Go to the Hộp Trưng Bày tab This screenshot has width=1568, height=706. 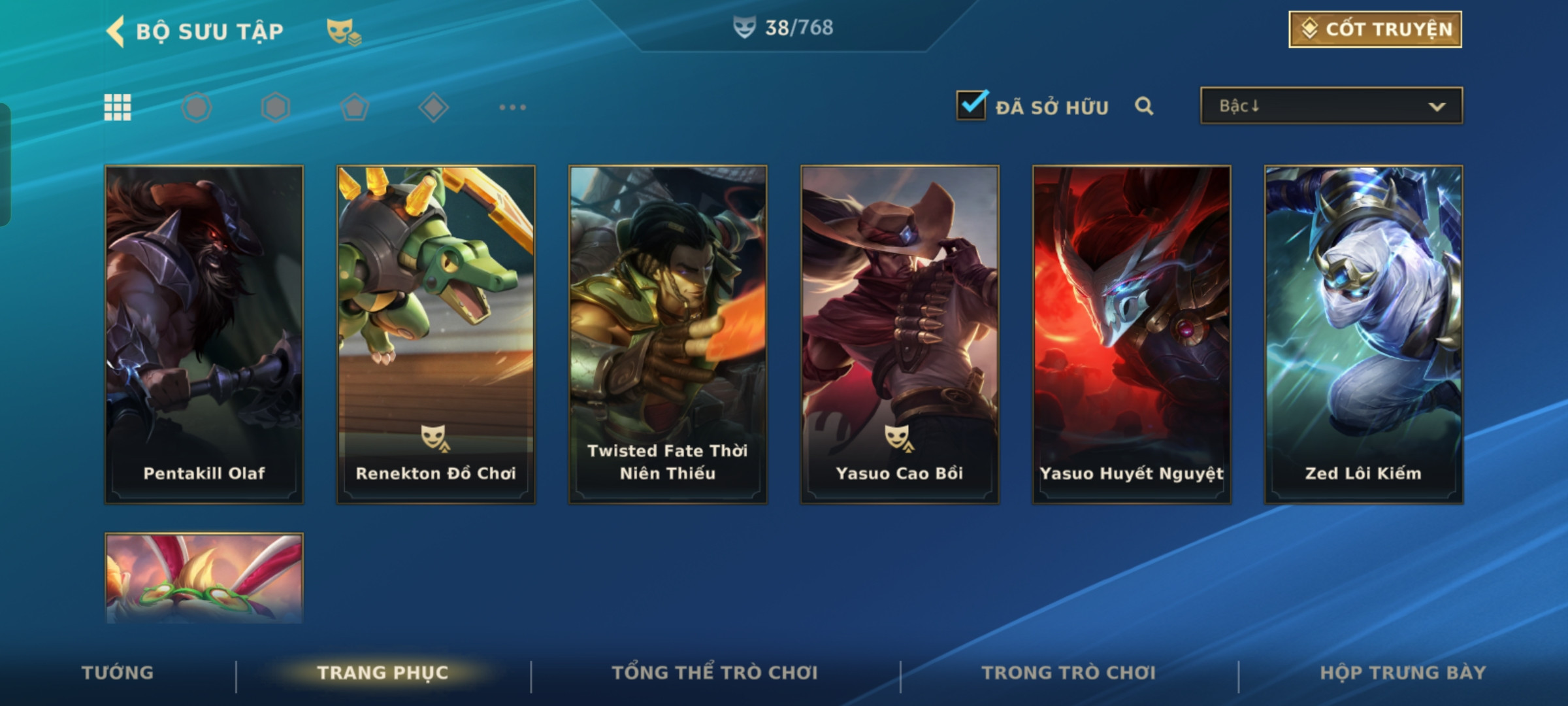pos(1403,673)
